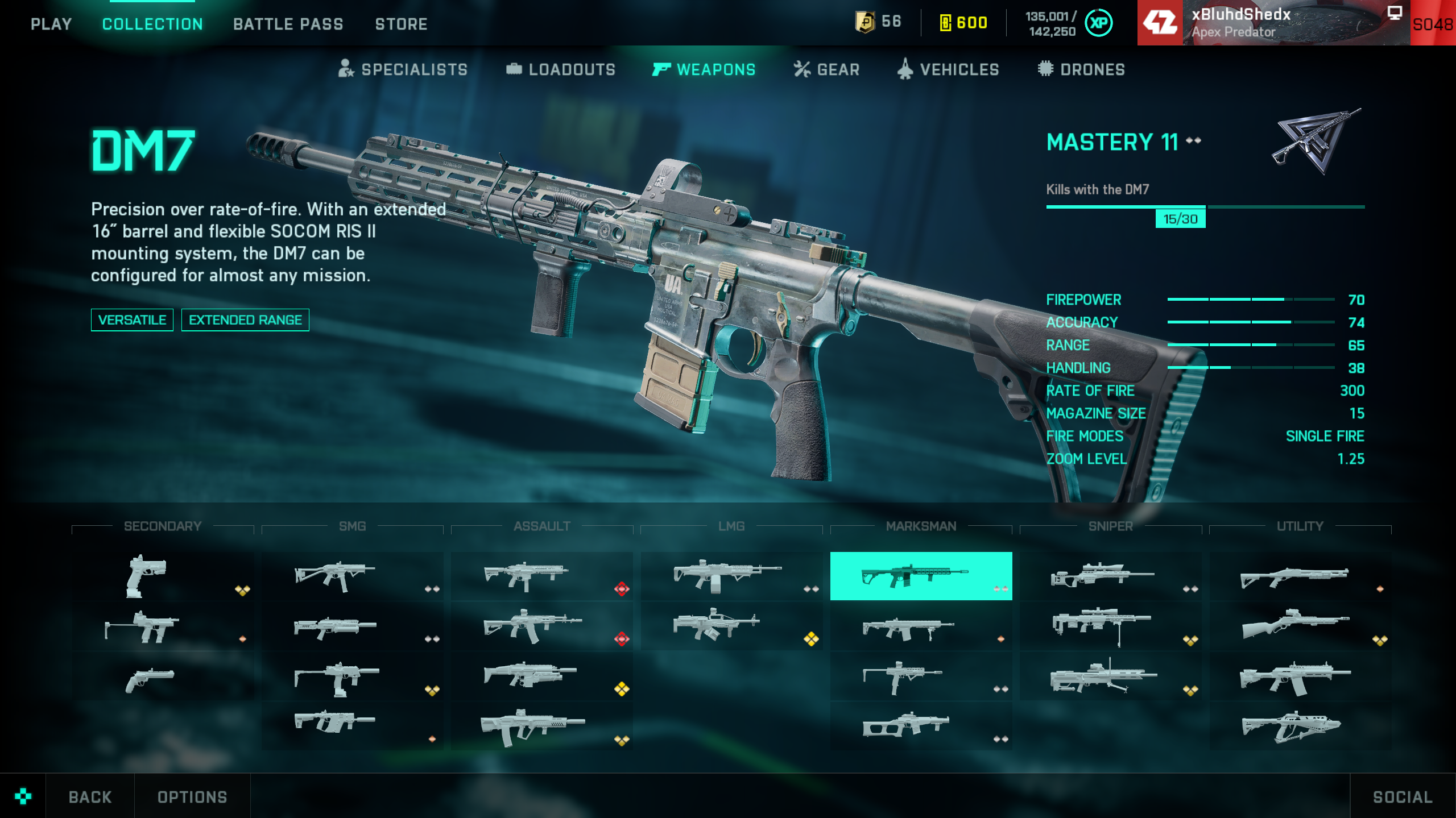Screen dimensions: 1456x818
Task: Go to the Store tab
Action: pyautogui.click(x=401, y=24)
